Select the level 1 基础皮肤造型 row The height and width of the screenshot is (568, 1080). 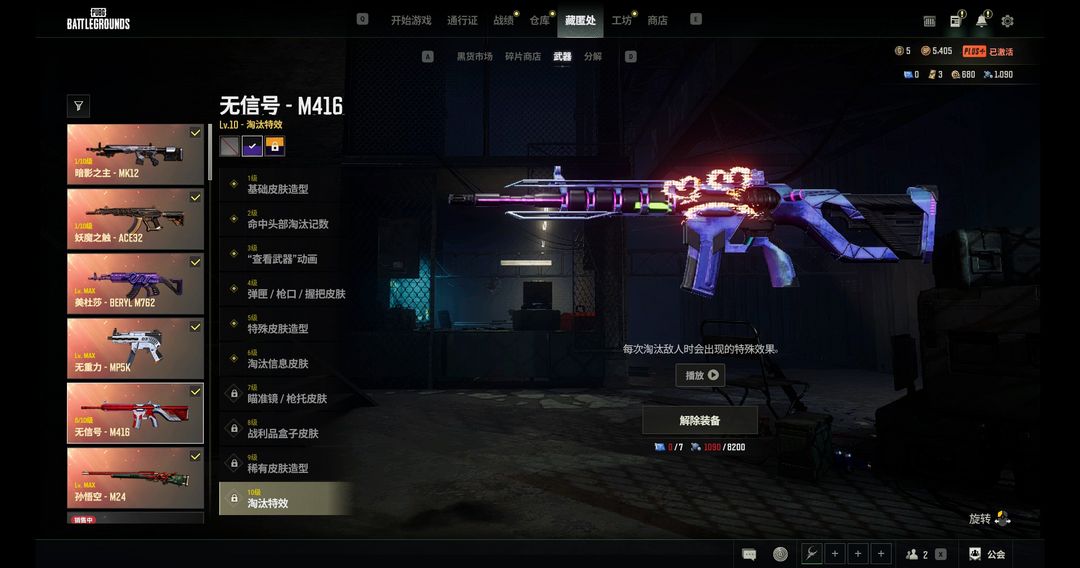tap(285, 185)
